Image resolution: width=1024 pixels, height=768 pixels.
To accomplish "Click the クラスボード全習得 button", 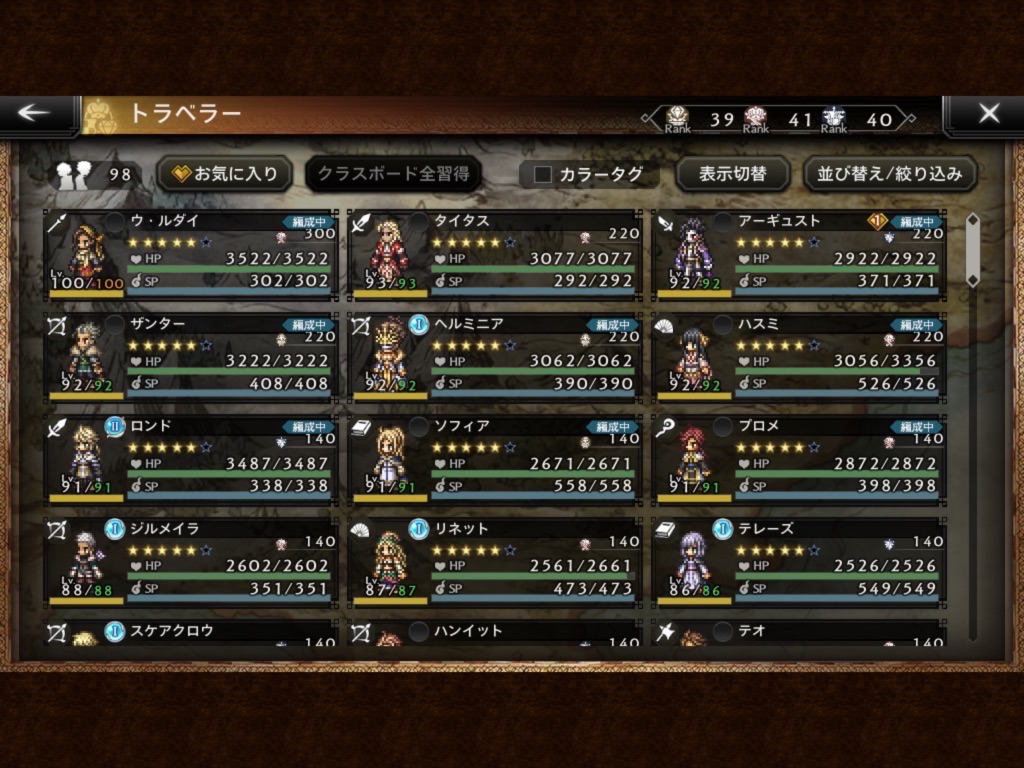I will click(x=393, y=174).
